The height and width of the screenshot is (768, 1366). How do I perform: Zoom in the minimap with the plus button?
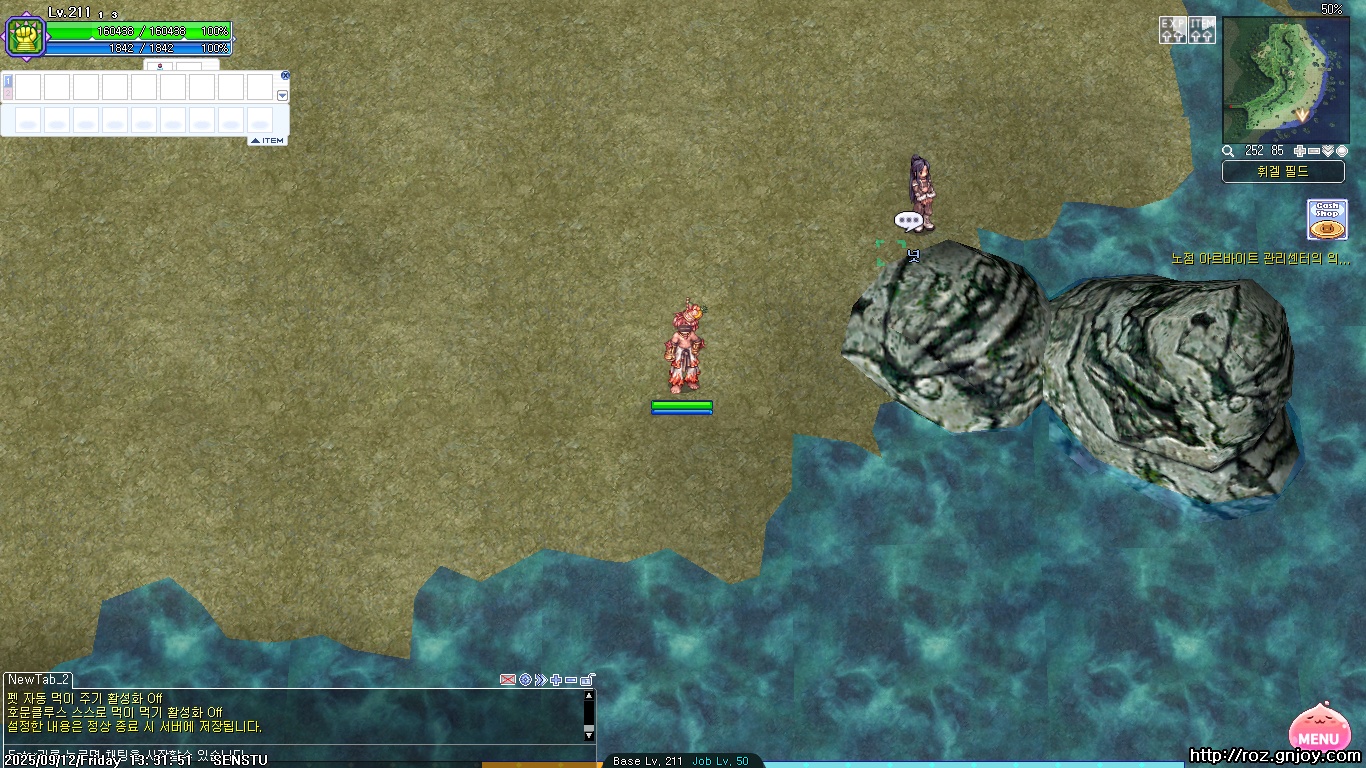[1300, 151]
